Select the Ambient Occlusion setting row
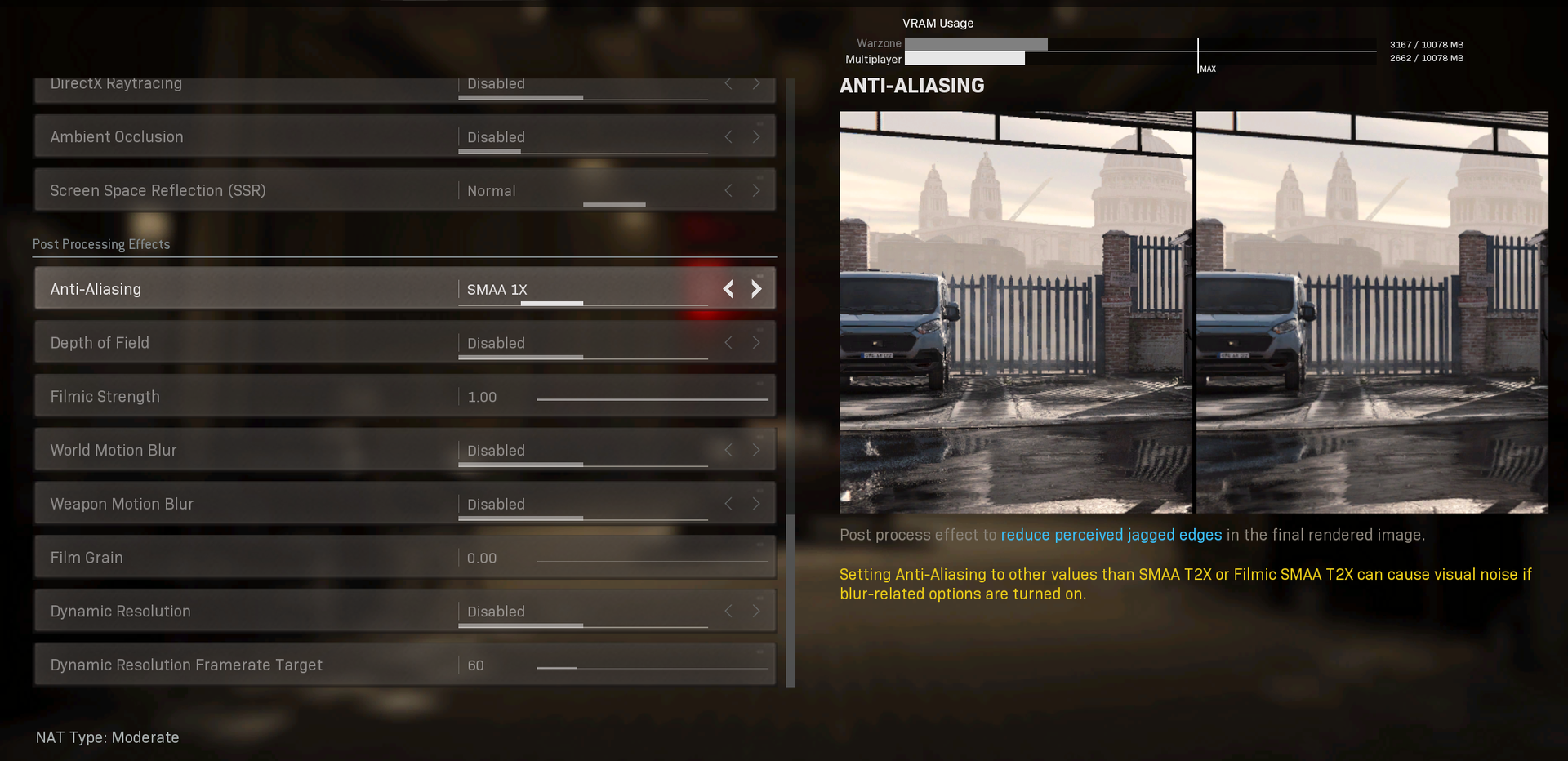This screenshot has width=1568, height=761. coord(245,137)
